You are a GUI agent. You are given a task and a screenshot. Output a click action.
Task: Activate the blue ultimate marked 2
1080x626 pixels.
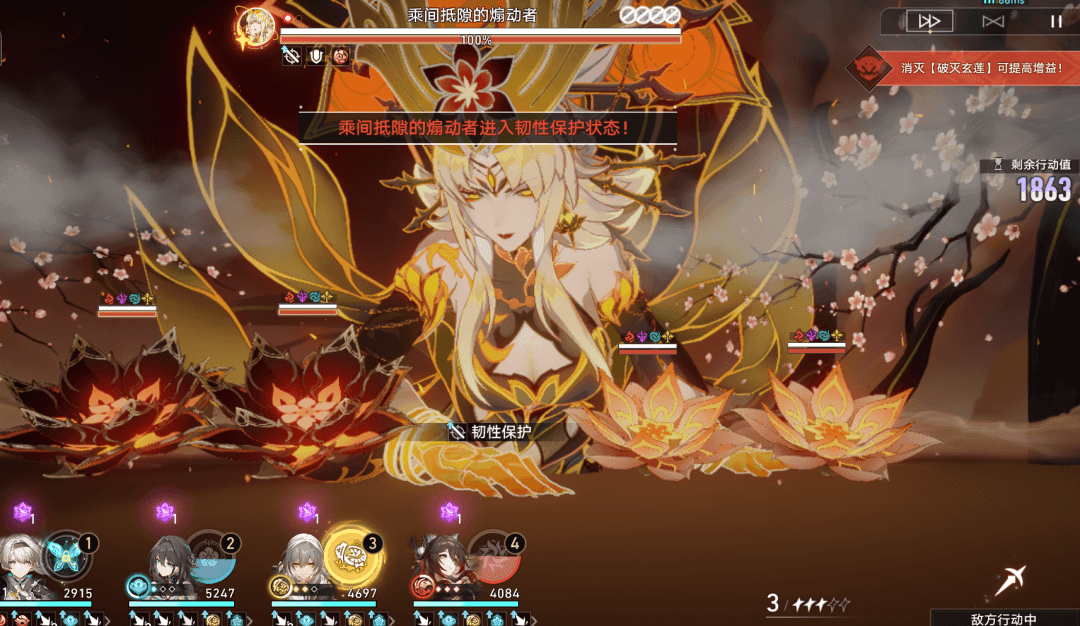(208, 557)
